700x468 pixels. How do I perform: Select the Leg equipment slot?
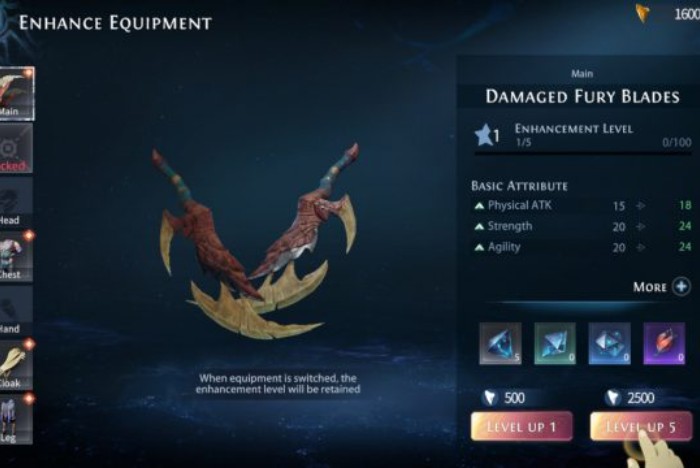[x=17, y=419]
